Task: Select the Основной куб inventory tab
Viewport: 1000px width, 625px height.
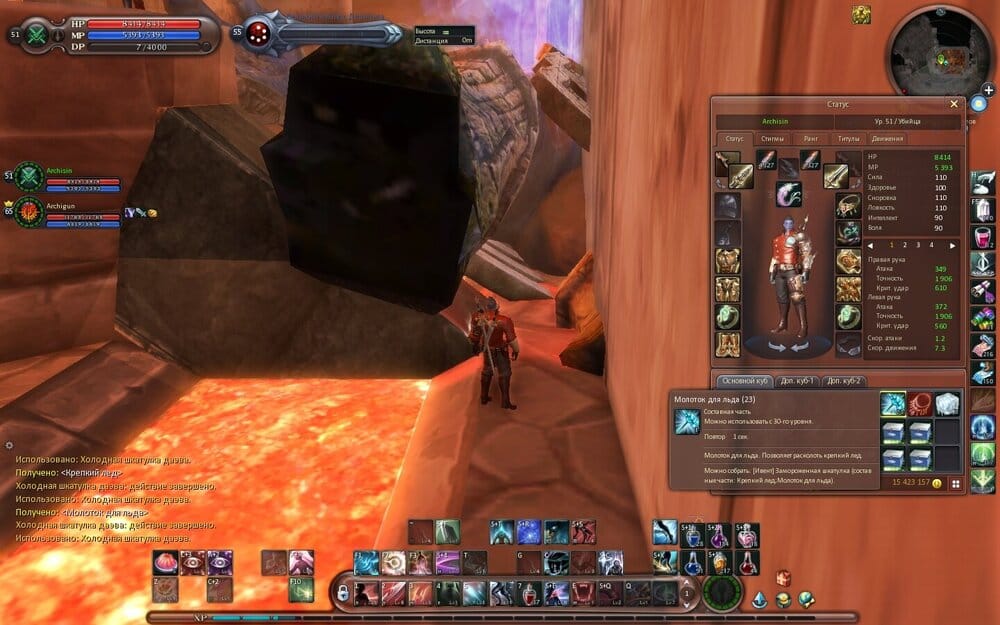Action: click(x=745, y=381)
